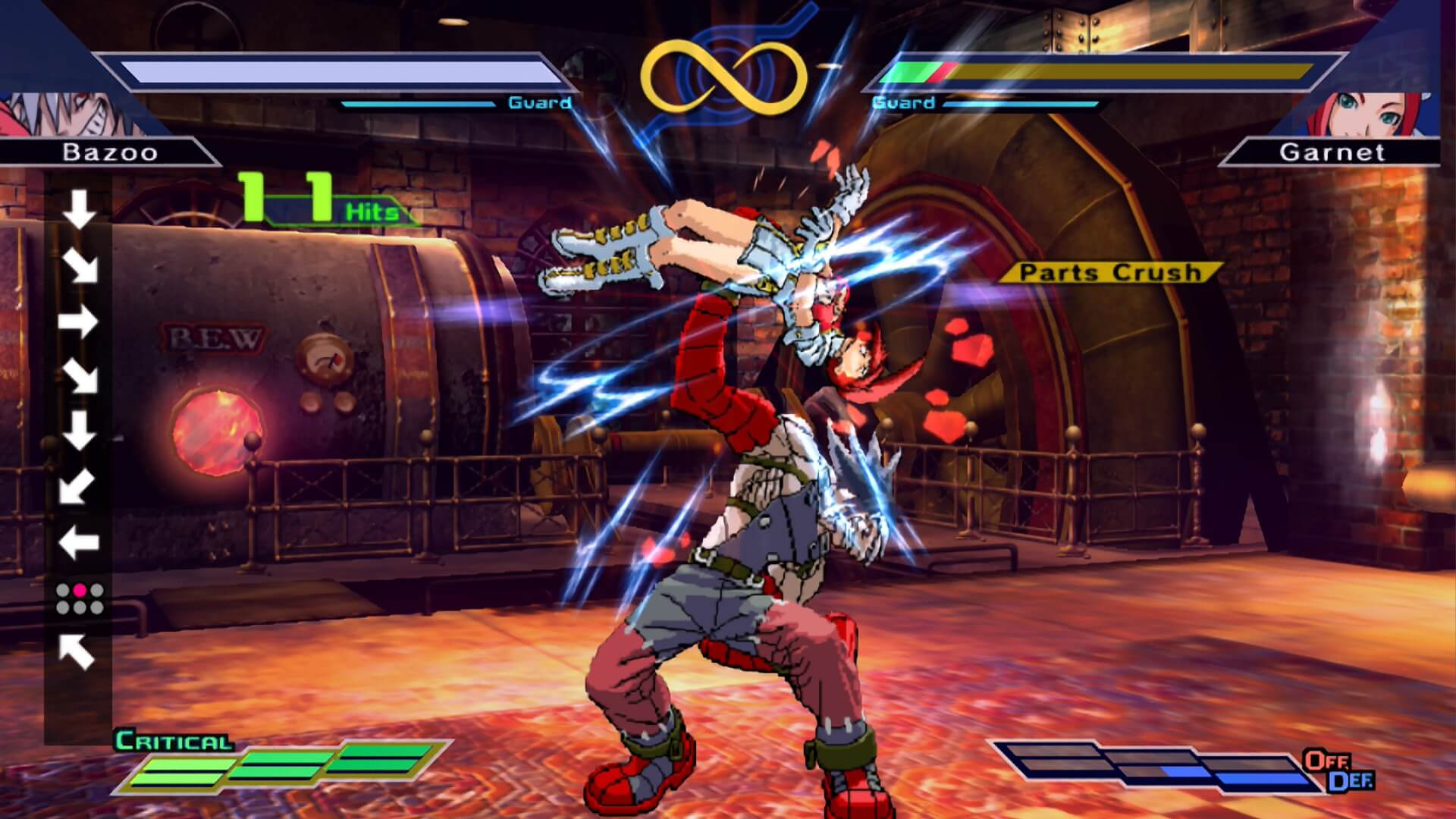1456x819 pixels.
Task: Click Garnet's character portrait
Action: (1361, 115)
